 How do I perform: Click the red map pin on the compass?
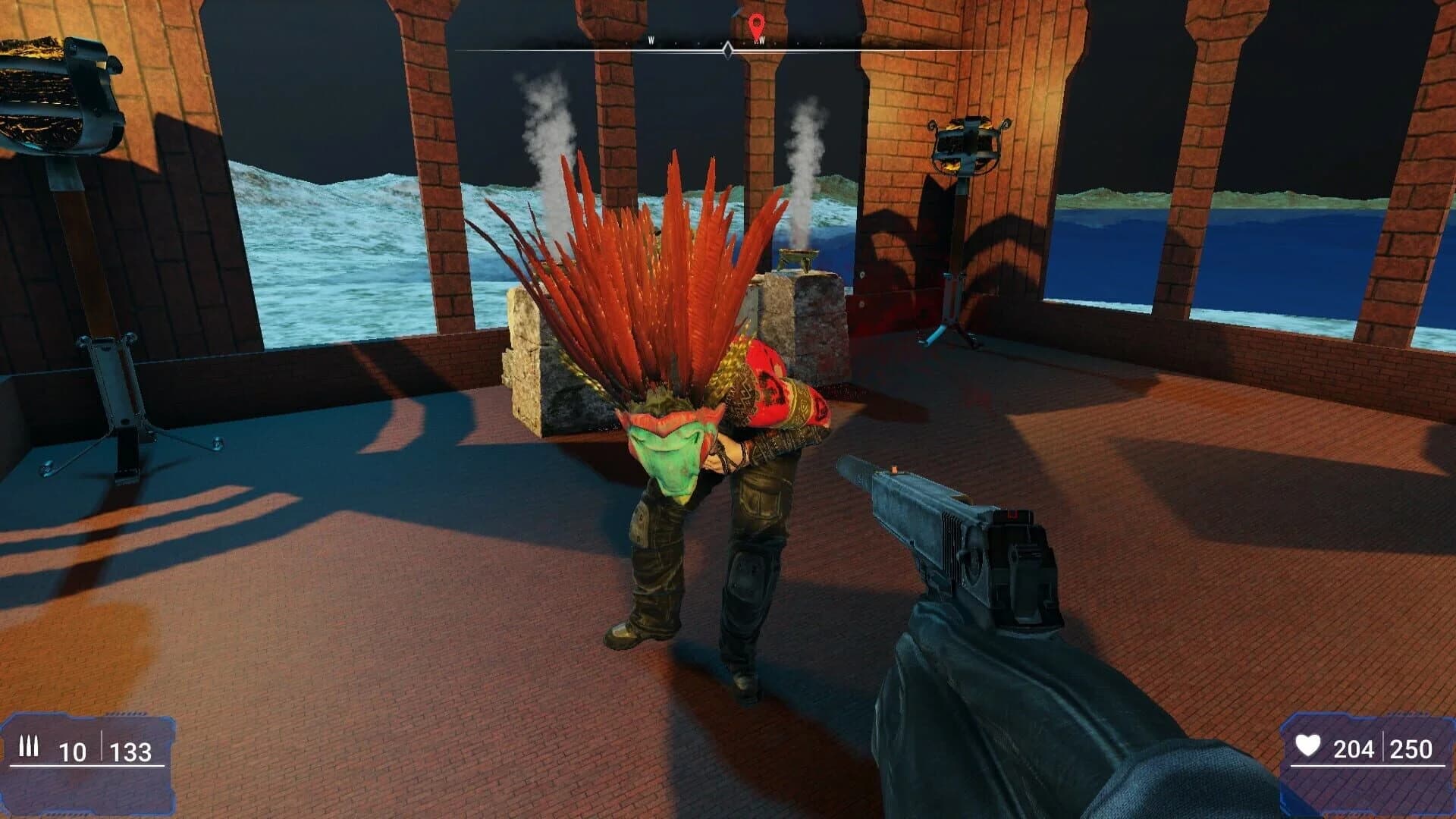point(756,23)
